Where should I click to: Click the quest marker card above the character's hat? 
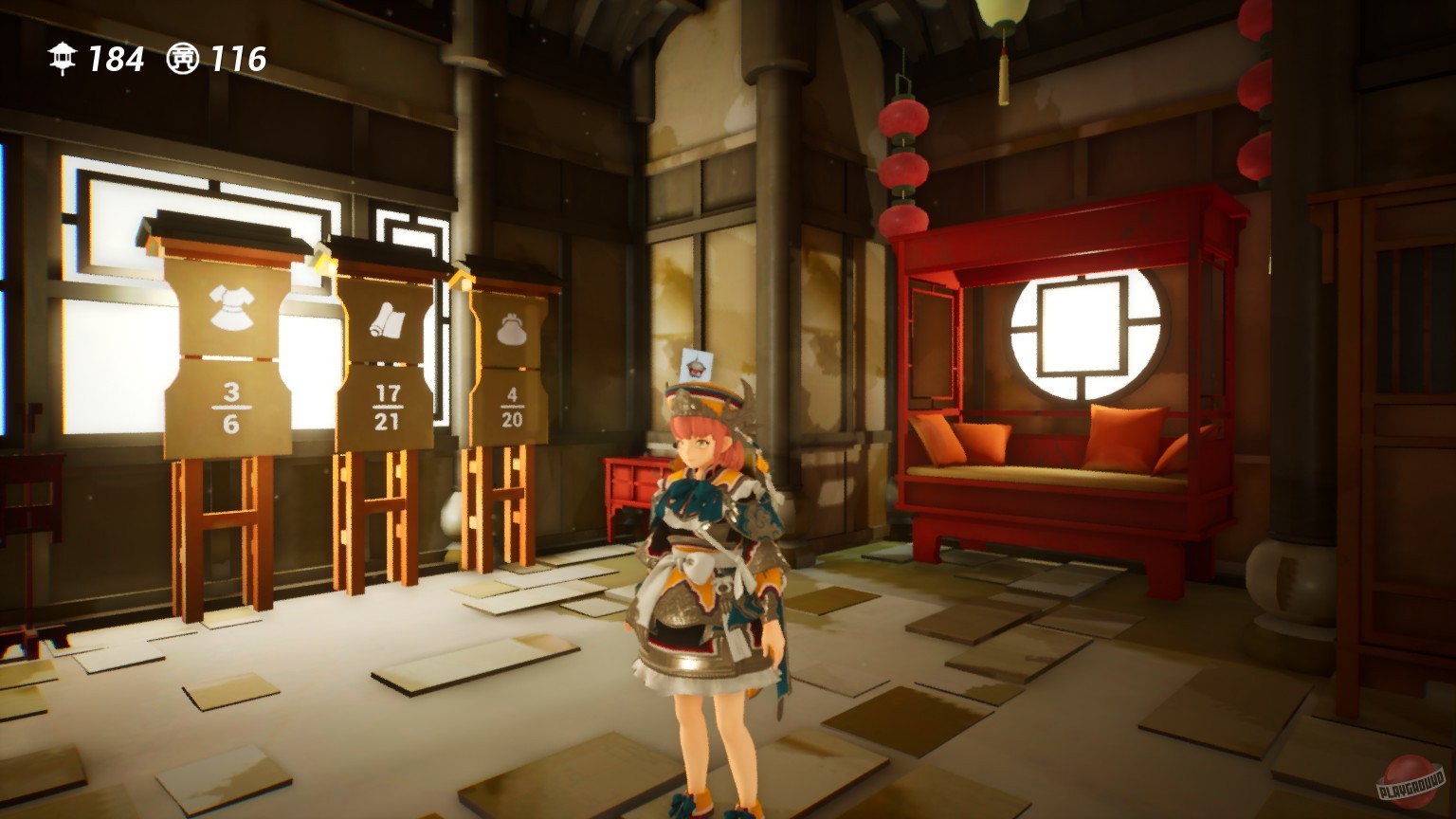699,365
